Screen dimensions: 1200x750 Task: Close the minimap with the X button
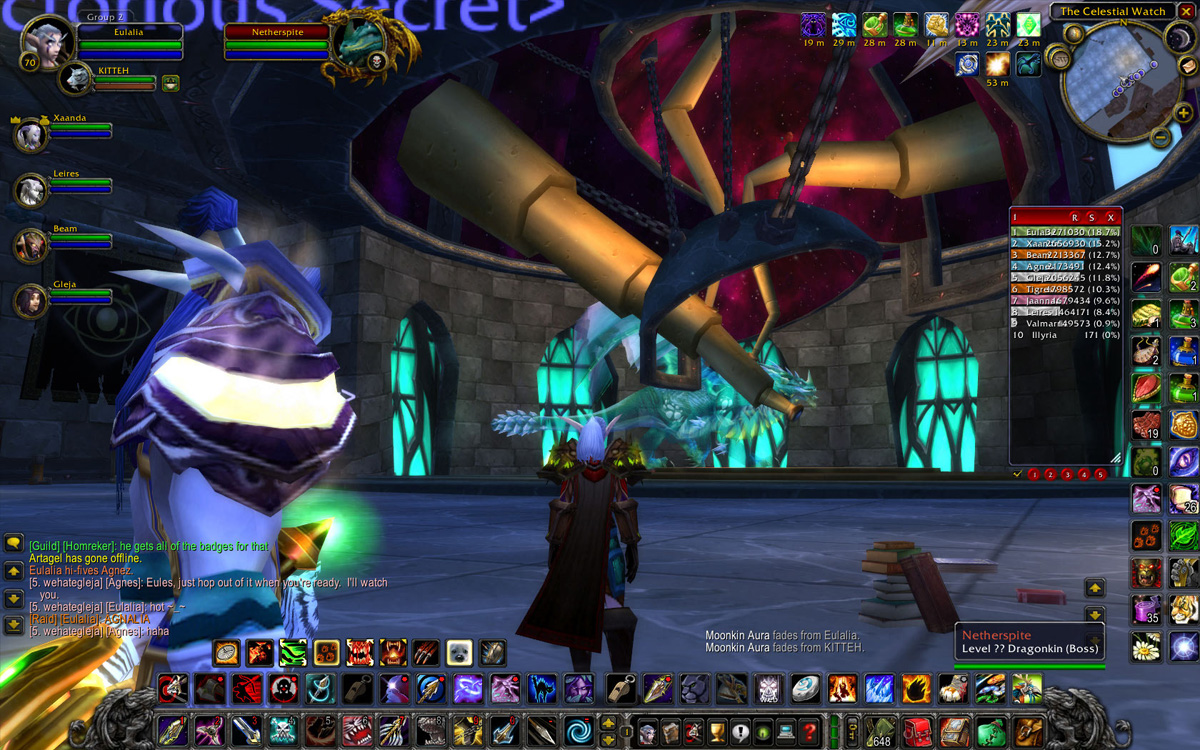(1185, 11)
